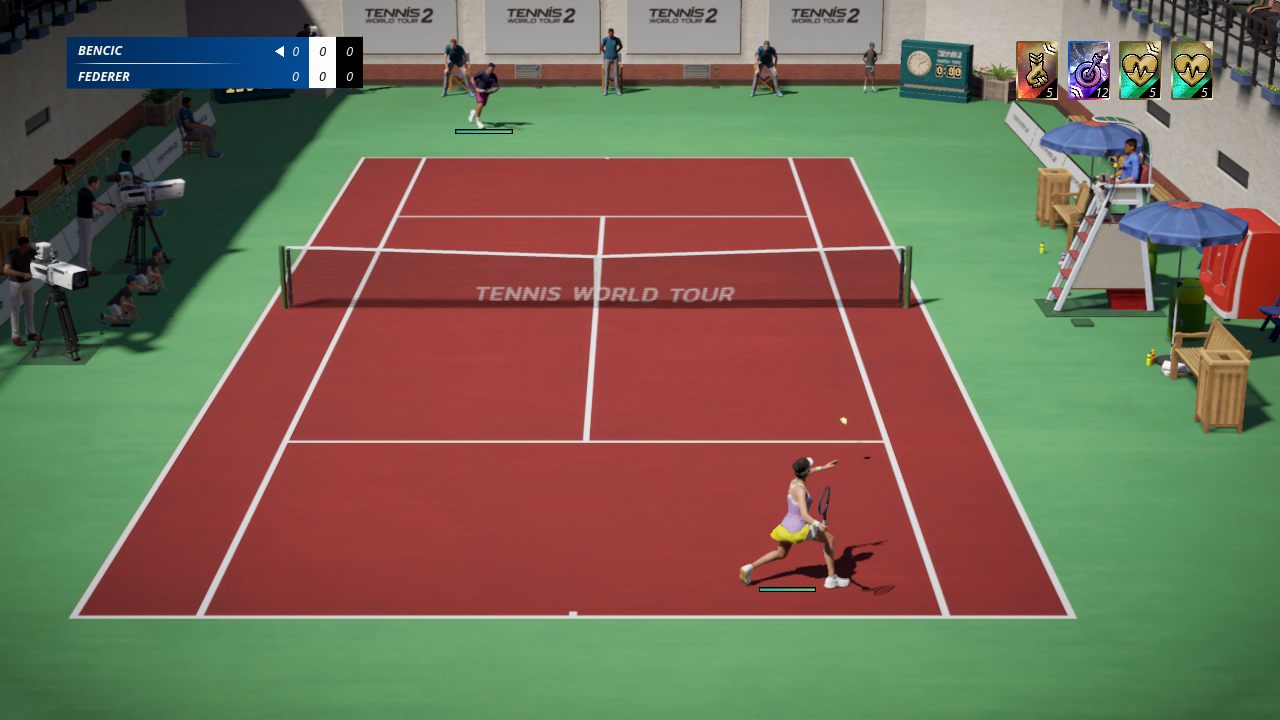This screenshot has width=1280, height=720.
Task: Click Federer's point score on the white column
Action: coord(321,76)
